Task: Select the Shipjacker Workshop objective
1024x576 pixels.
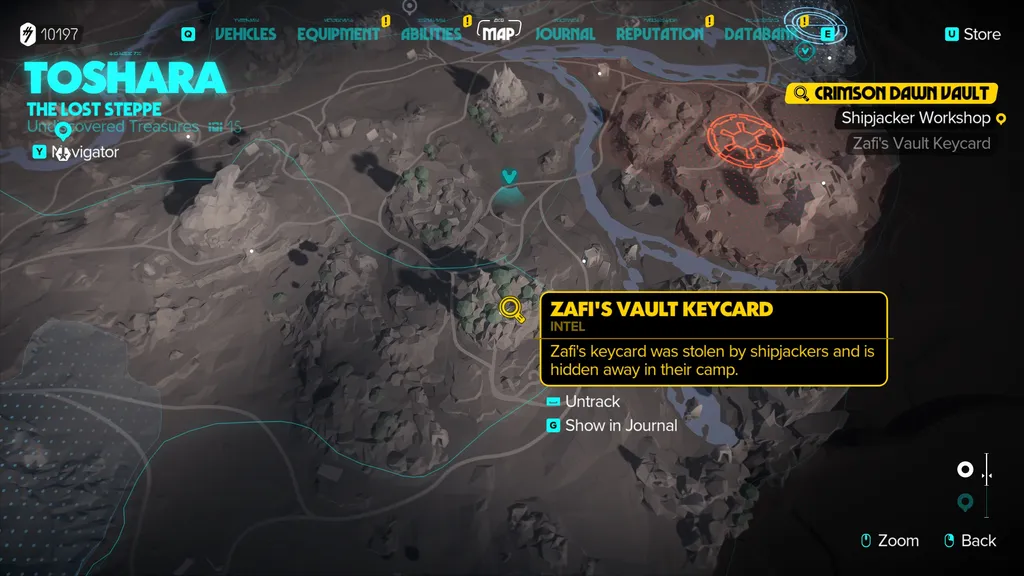Action: coord(915,118)
